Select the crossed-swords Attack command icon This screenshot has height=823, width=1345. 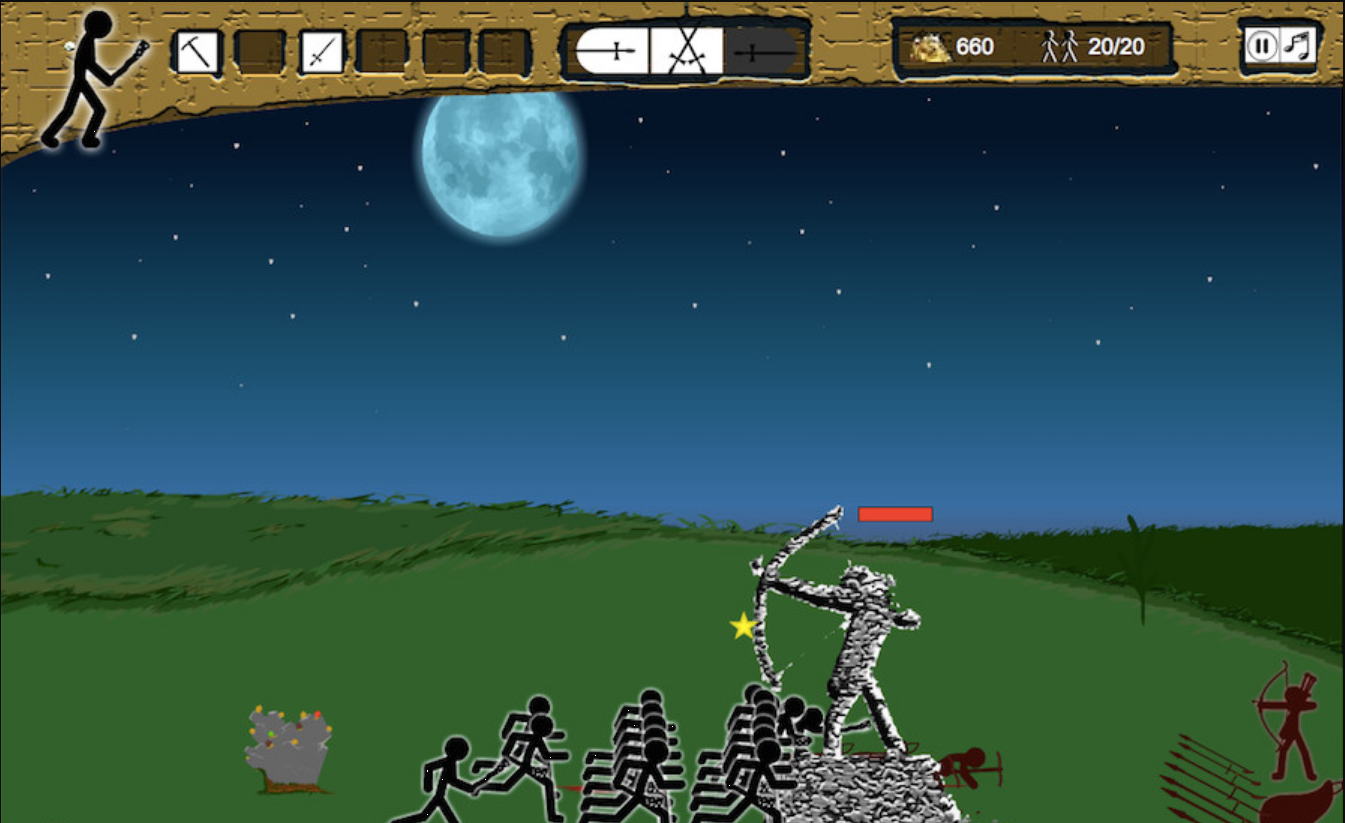tap(685, 50)
